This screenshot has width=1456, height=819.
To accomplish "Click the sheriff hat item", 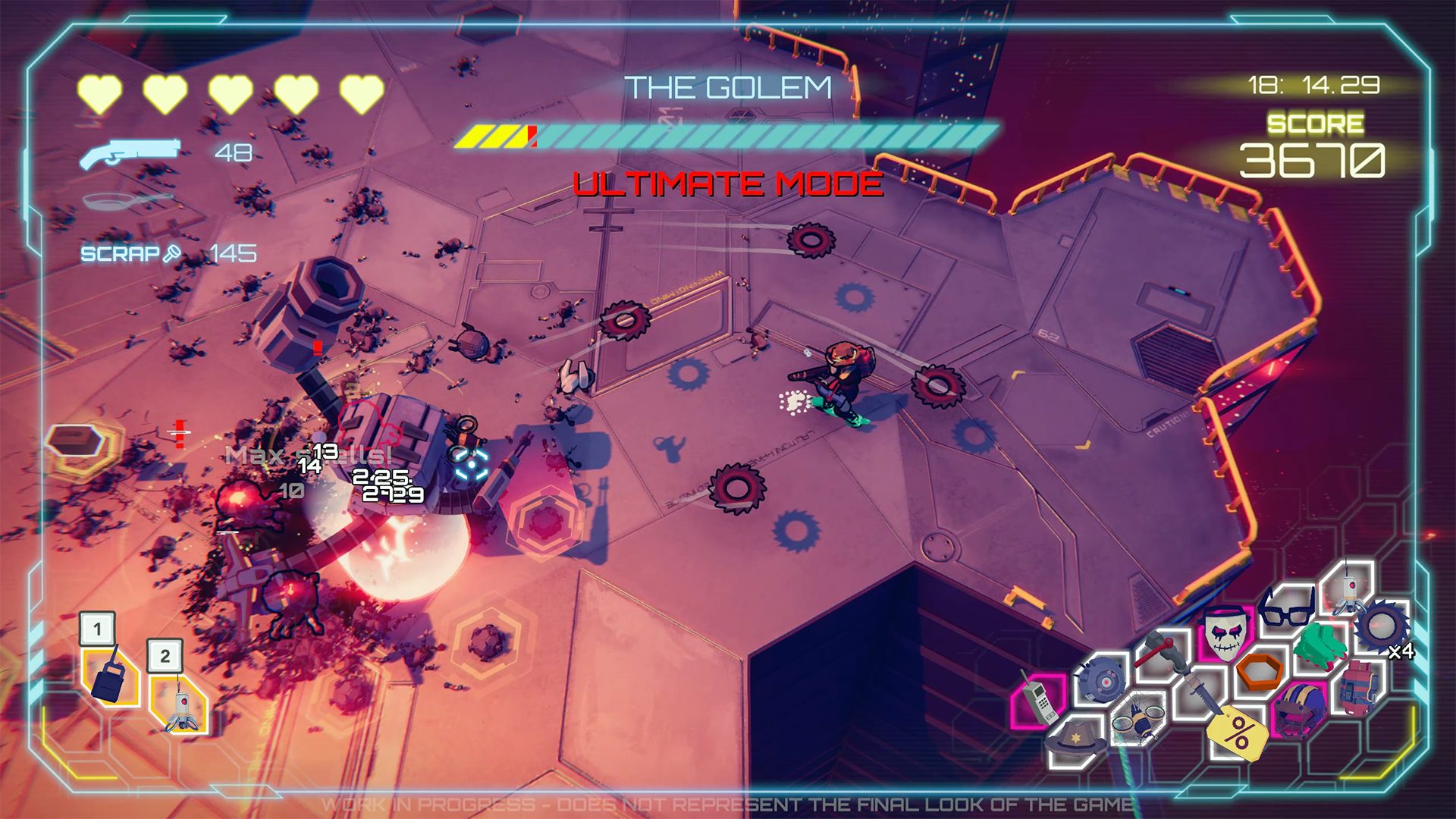I will tap(1077, 739).
